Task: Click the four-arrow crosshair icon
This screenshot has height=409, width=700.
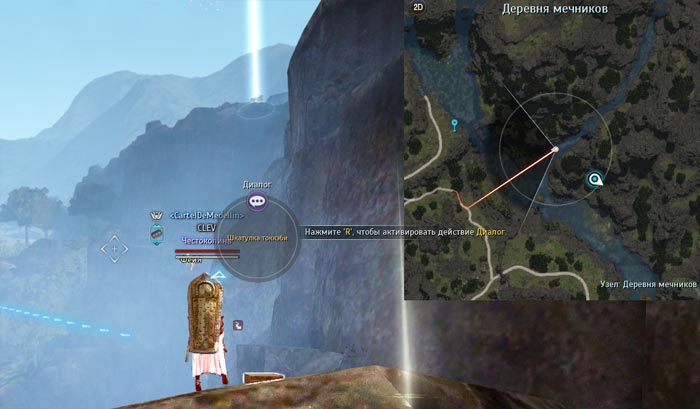Action: (x=113, y=247)
